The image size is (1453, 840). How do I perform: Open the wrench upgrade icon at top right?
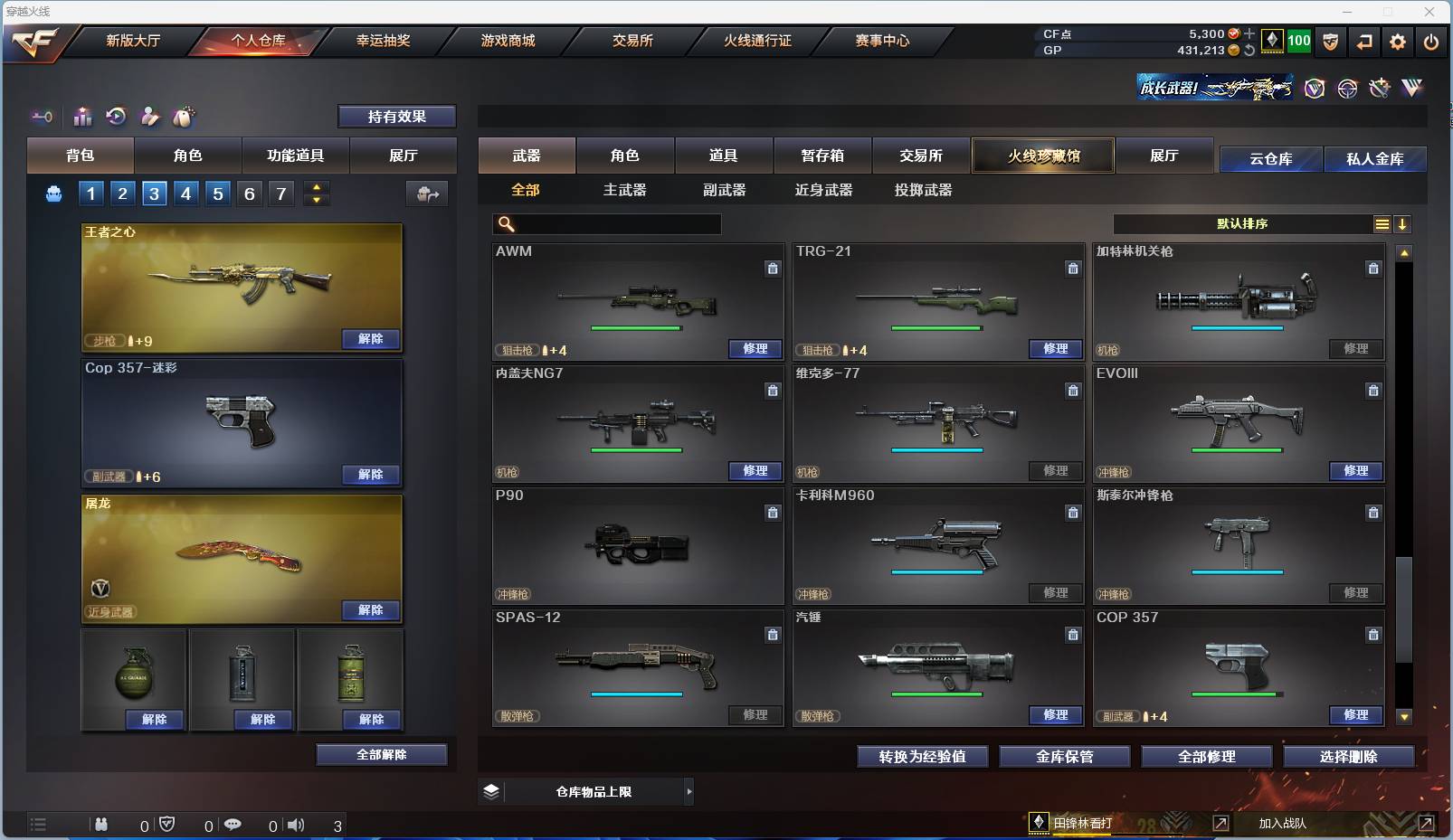tap(1379, 88)
